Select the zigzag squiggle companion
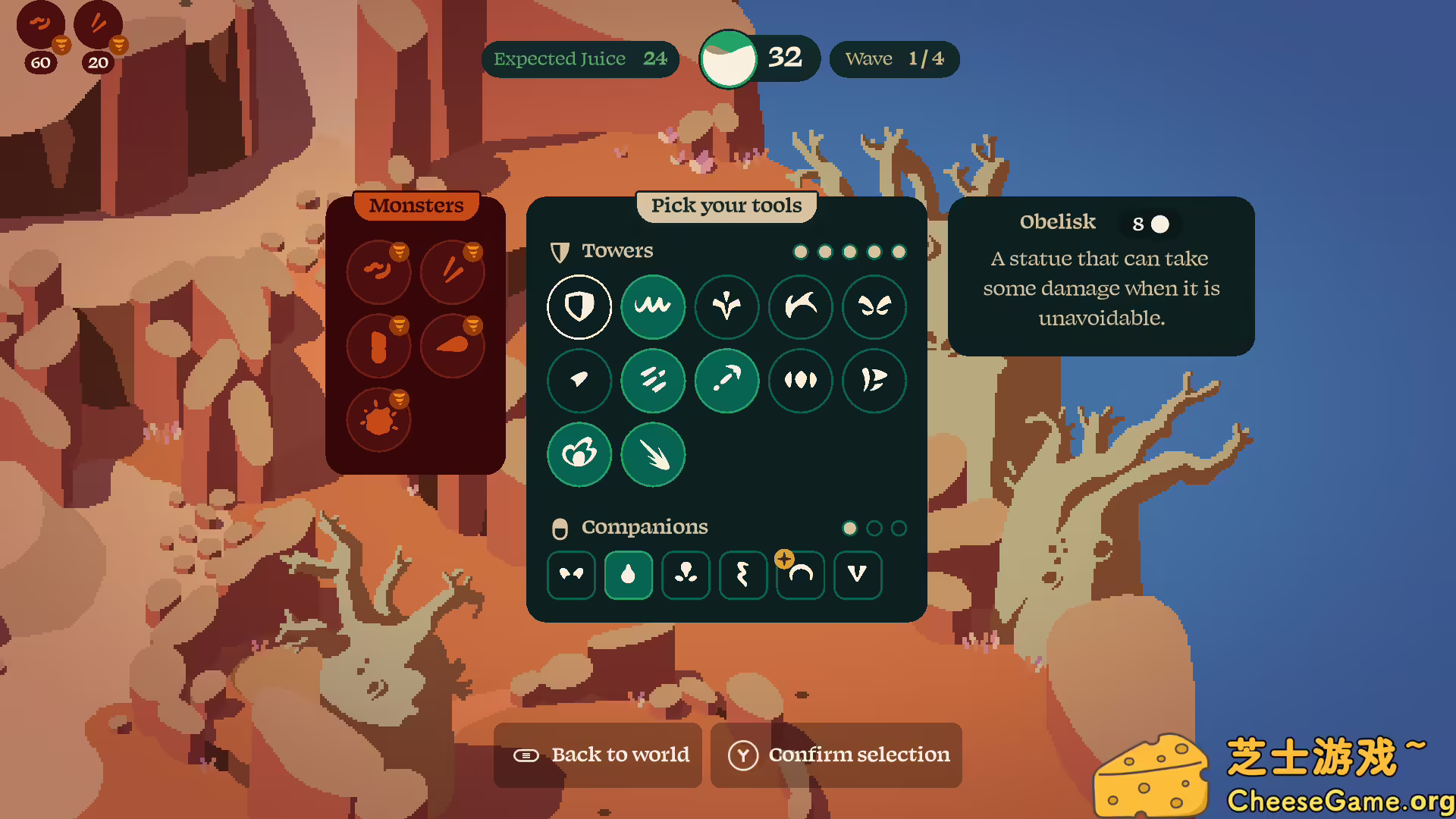 [x=743, y=575]
